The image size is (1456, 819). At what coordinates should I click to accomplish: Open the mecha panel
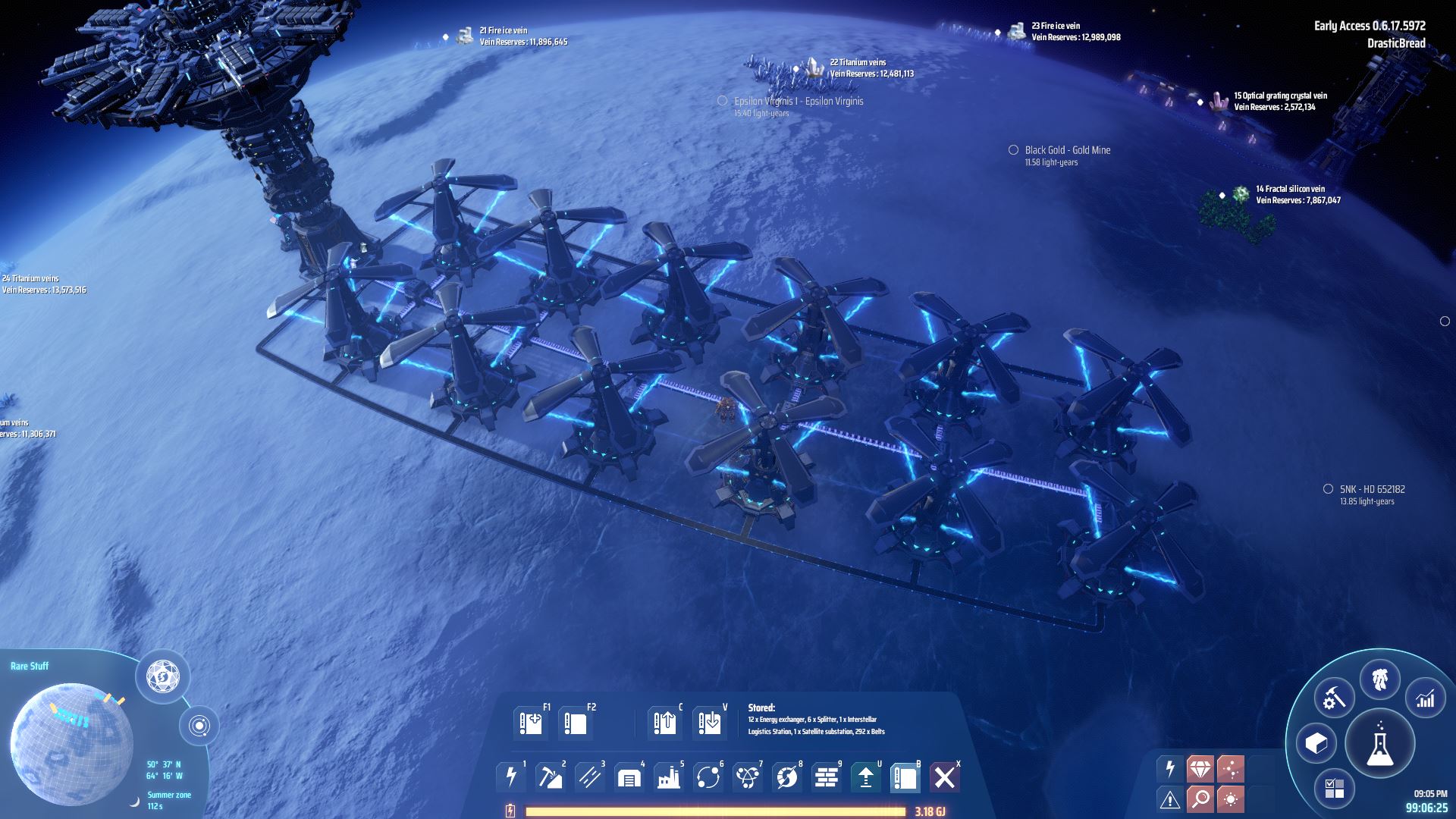click(1380, 679)
